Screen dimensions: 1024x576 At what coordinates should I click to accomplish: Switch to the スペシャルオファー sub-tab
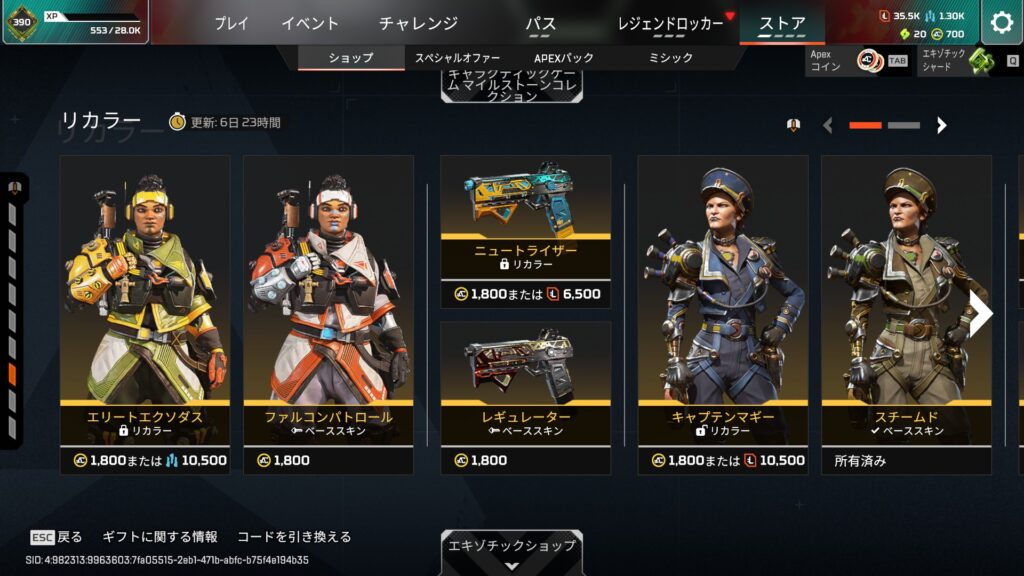point(457,58)
